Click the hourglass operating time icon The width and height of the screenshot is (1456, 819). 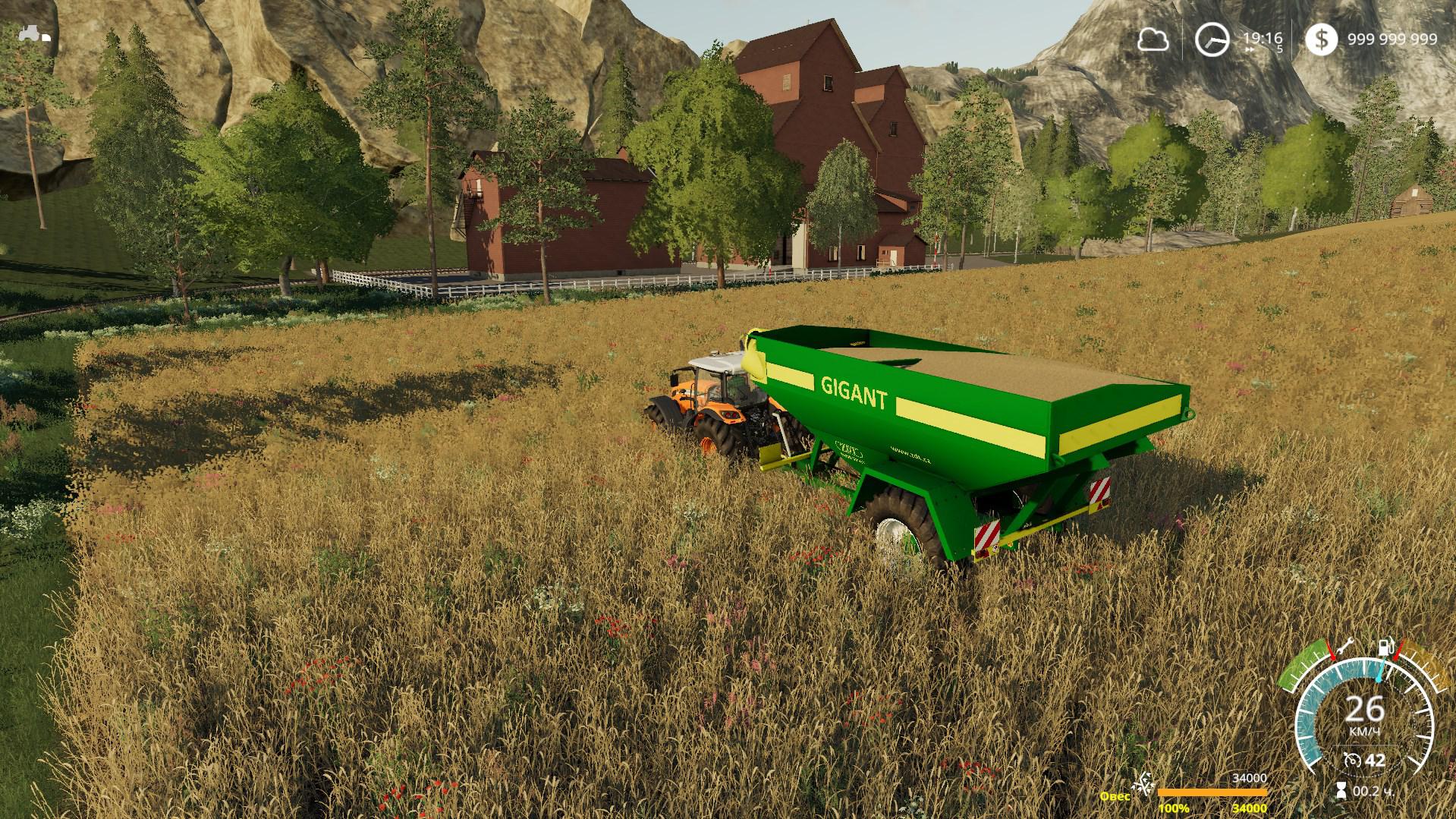tap(1341, 792)
